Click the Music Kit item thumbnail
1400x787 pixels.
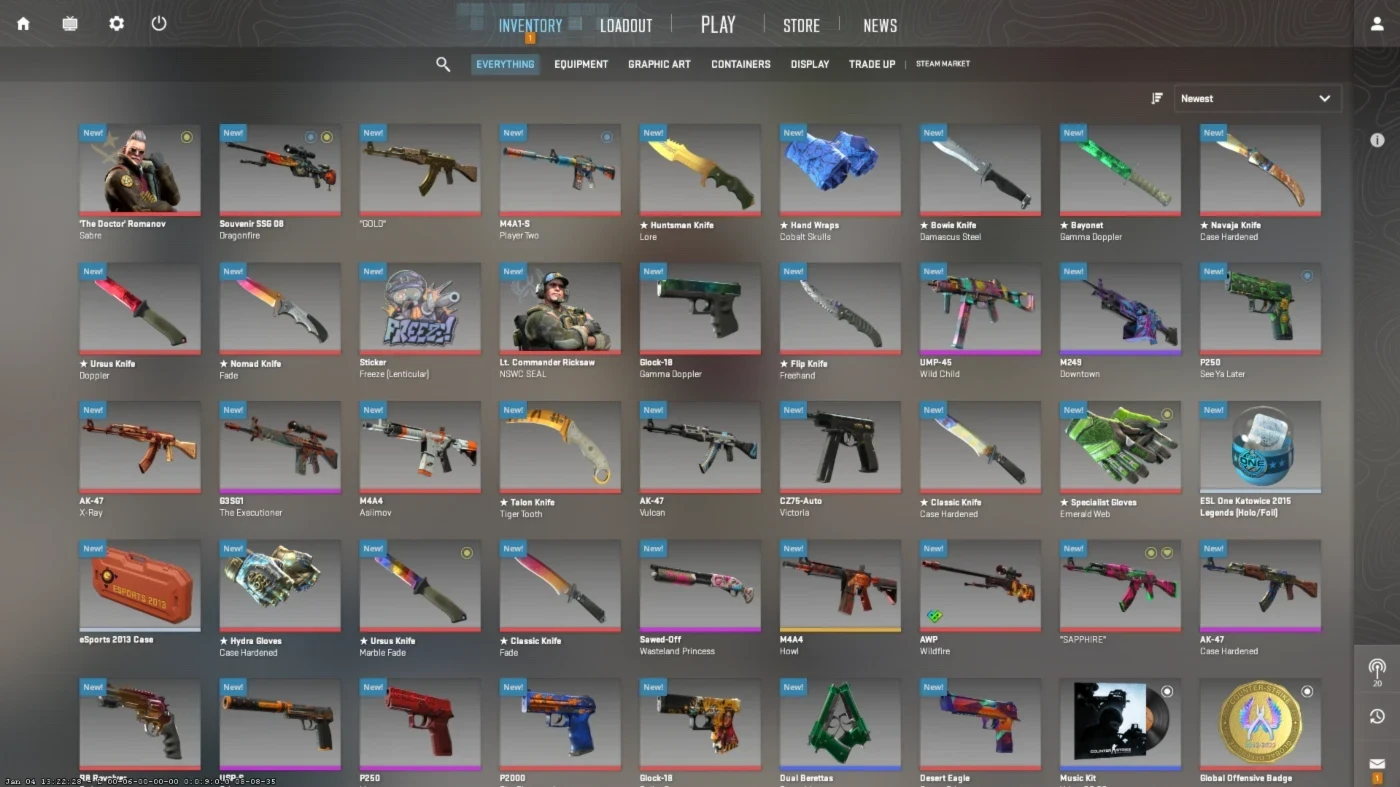pyautogui.click(x=1119, y=723)
